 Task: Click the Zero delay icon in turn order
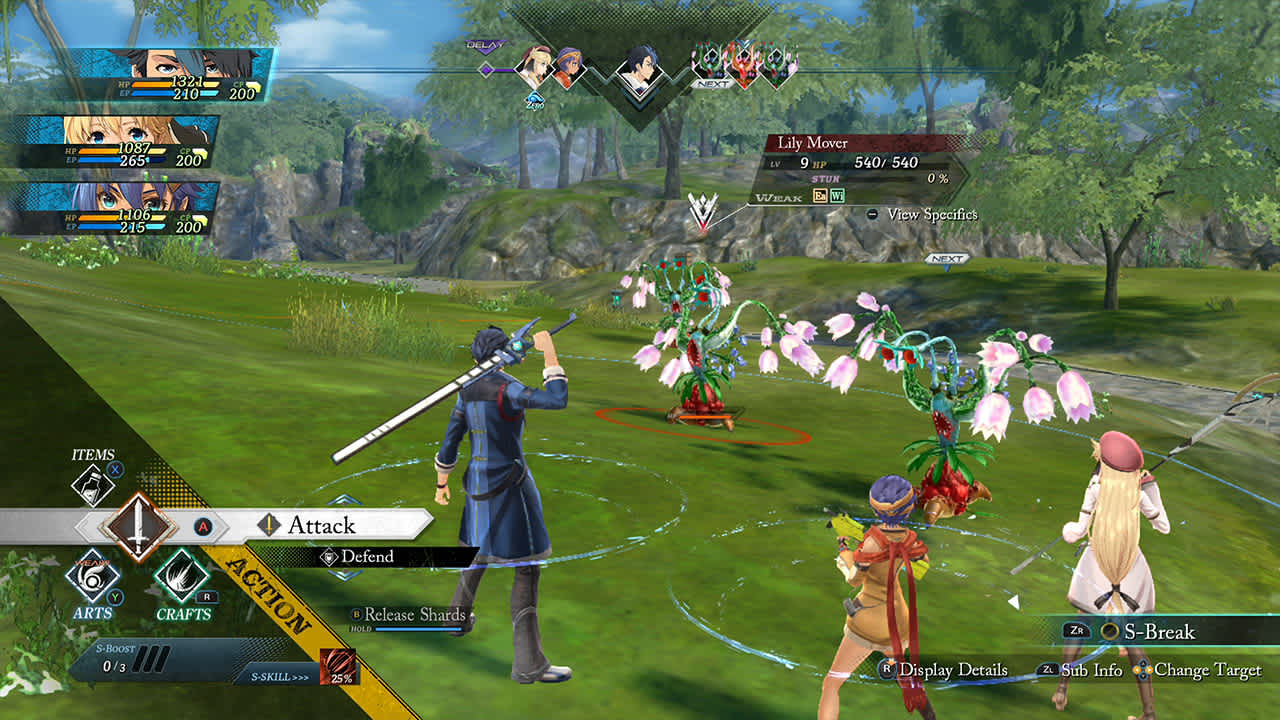(537, 100)
